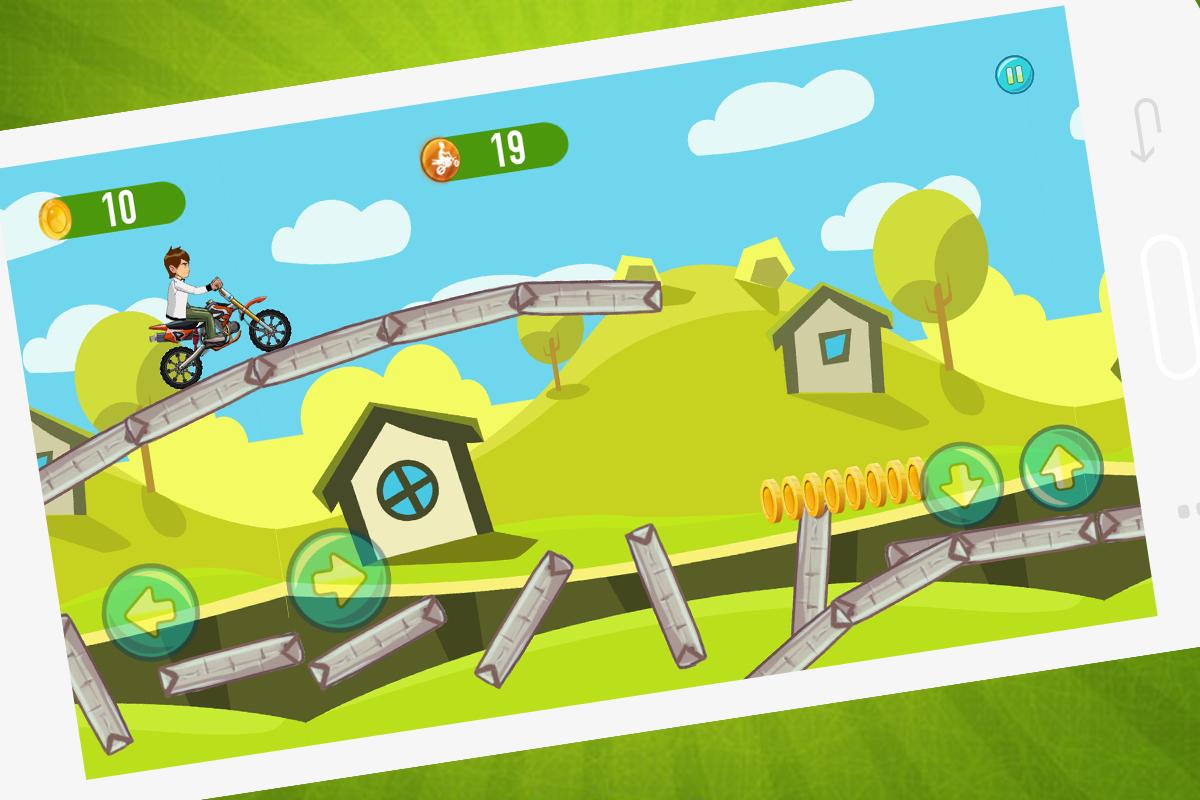Screen dimensions: 1200x800
Task: Pause the game with the pause button
Action: (1014, 74)
